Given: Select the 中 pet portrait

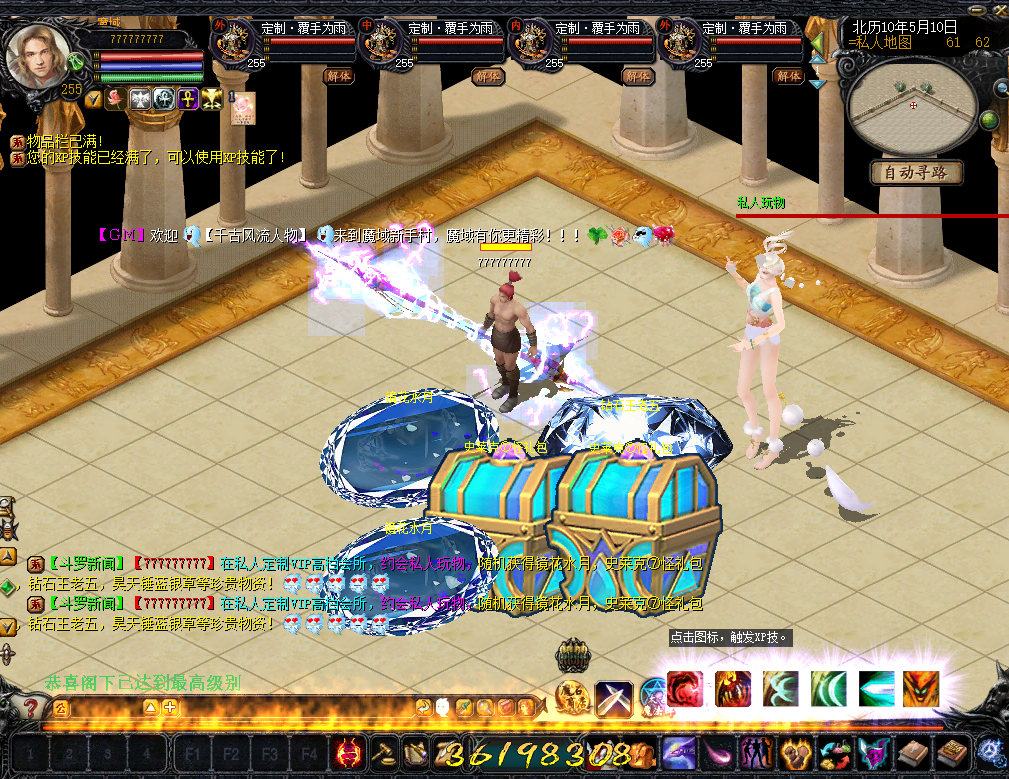Looking at the screenshot, I should click(381, 43).
